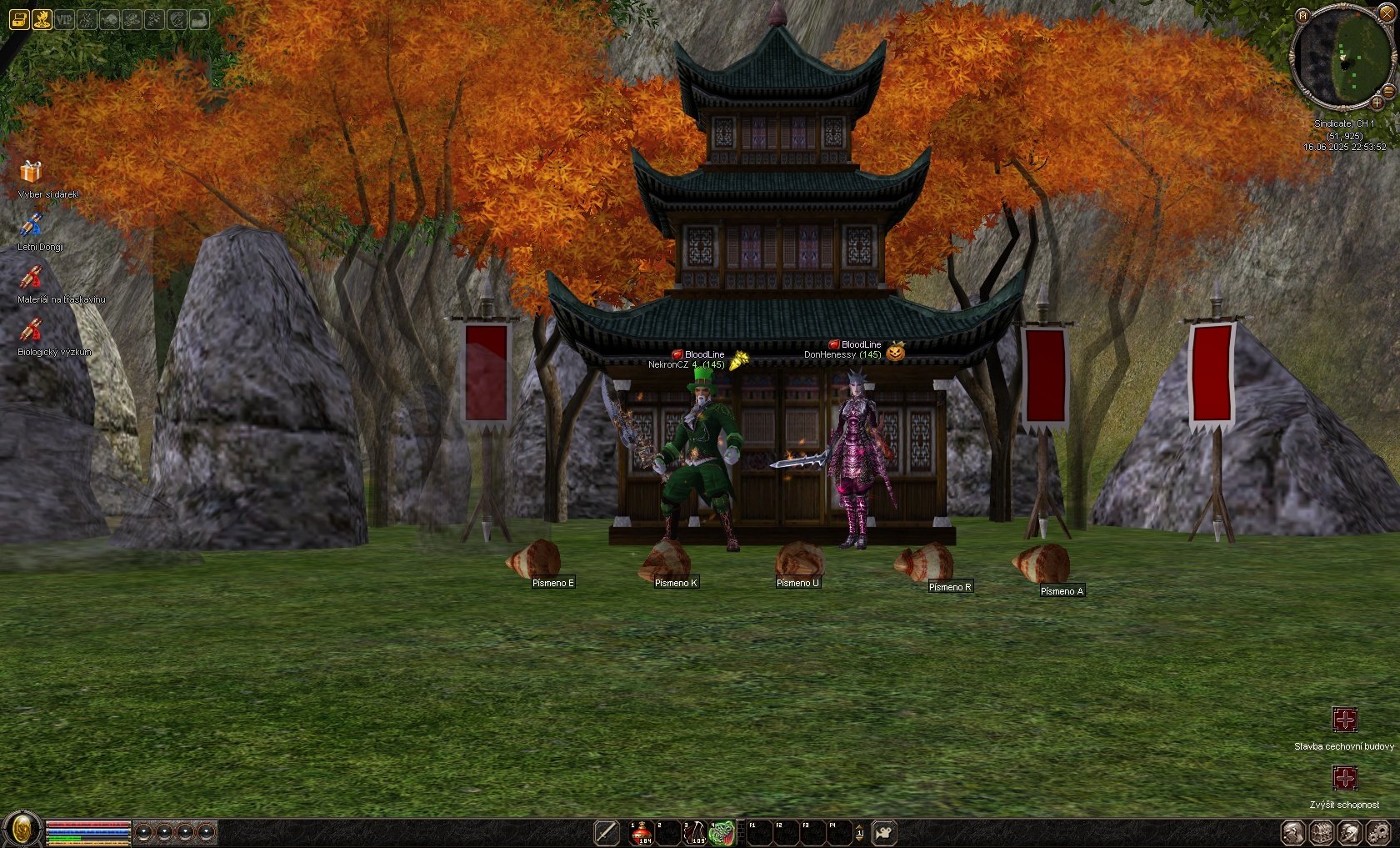Open the 'Vyber si dárek!' gift quest

pyautogui.click(x=31, y=172)
